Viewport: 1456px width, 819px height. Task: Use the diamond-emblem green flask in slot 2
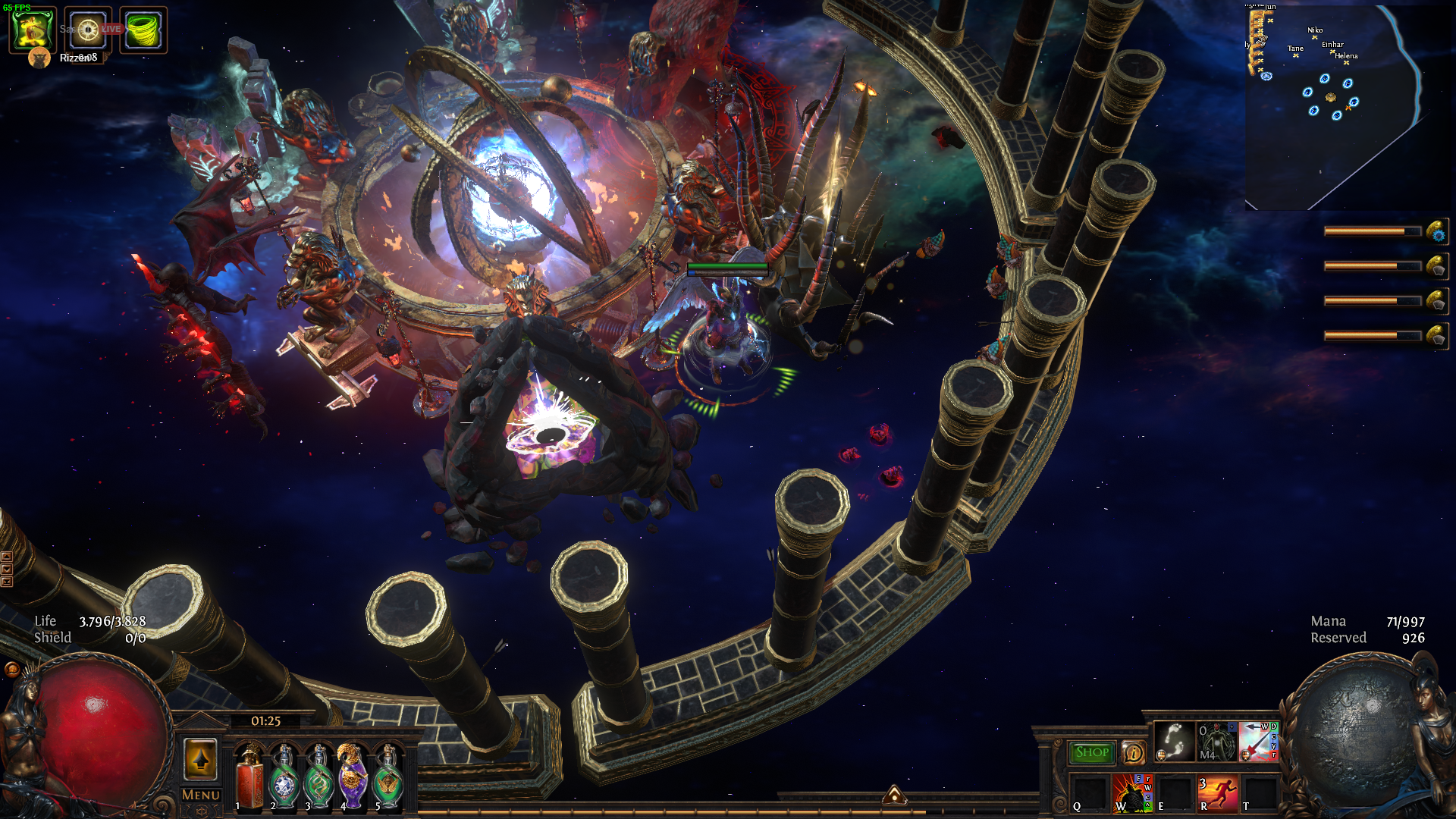coord(284,779)
